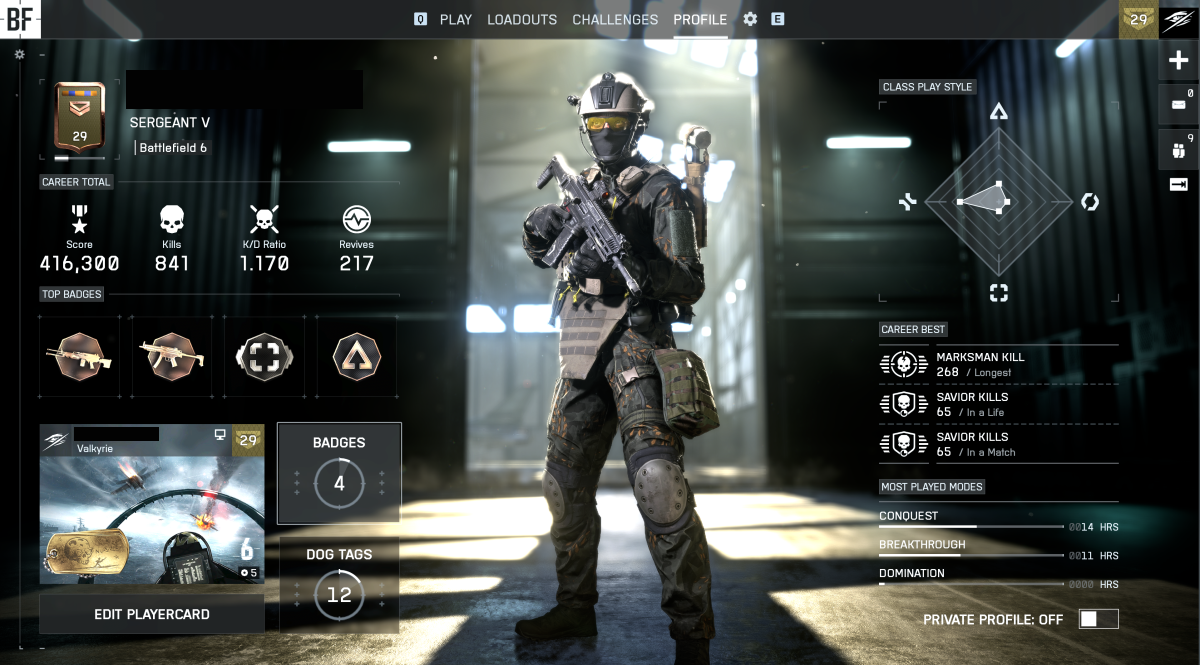
Task: Go to the Challenges tab
Action: coord(615,19)
